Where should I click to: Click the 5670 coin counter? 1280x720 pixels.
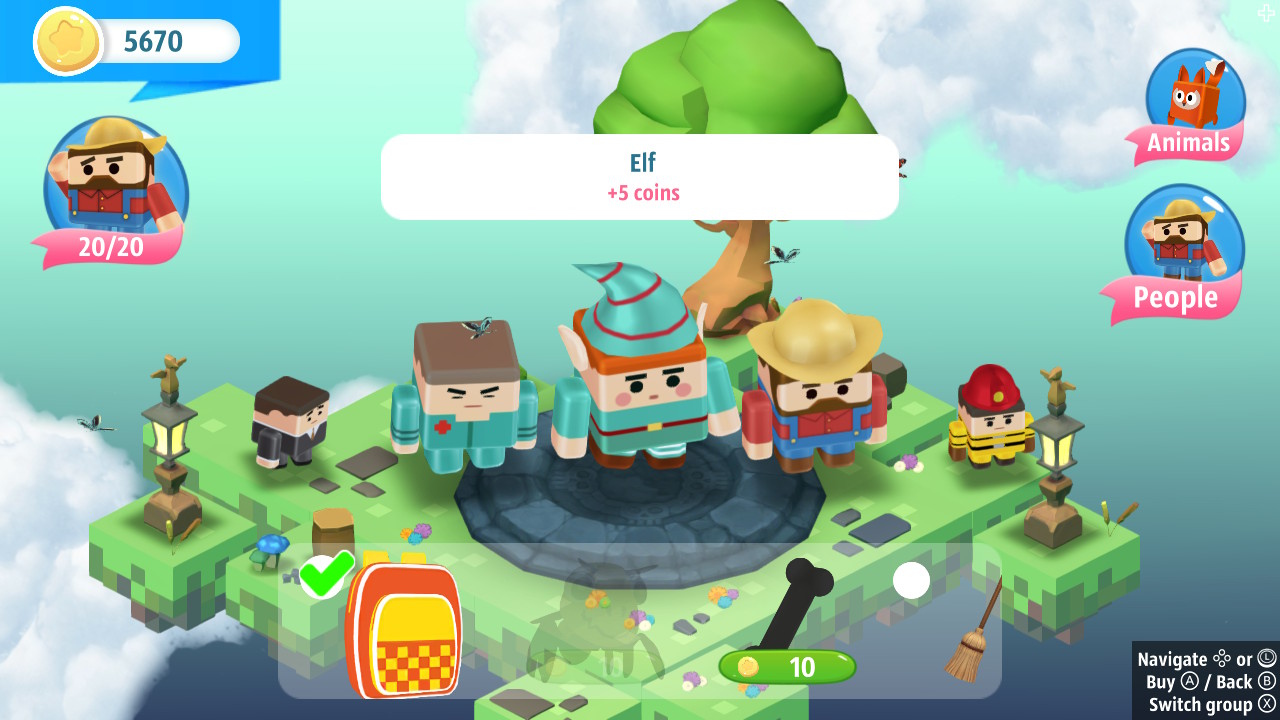point(155,41)
